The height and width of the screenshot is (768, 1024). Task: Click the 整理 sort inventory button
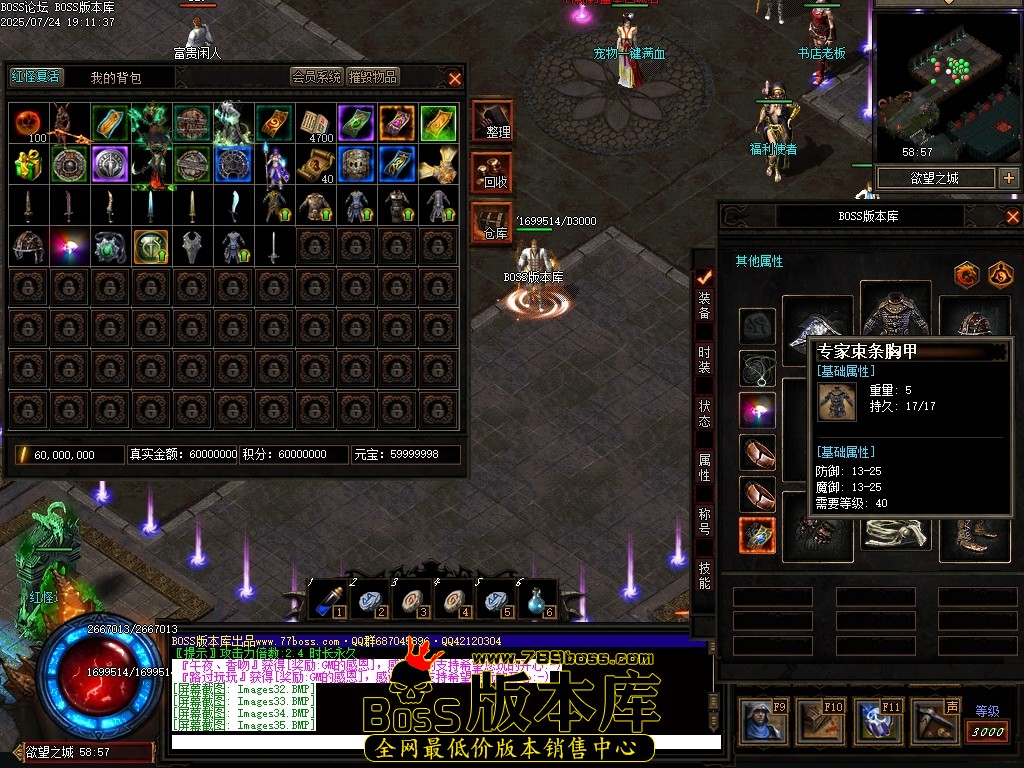click(492, 121)
